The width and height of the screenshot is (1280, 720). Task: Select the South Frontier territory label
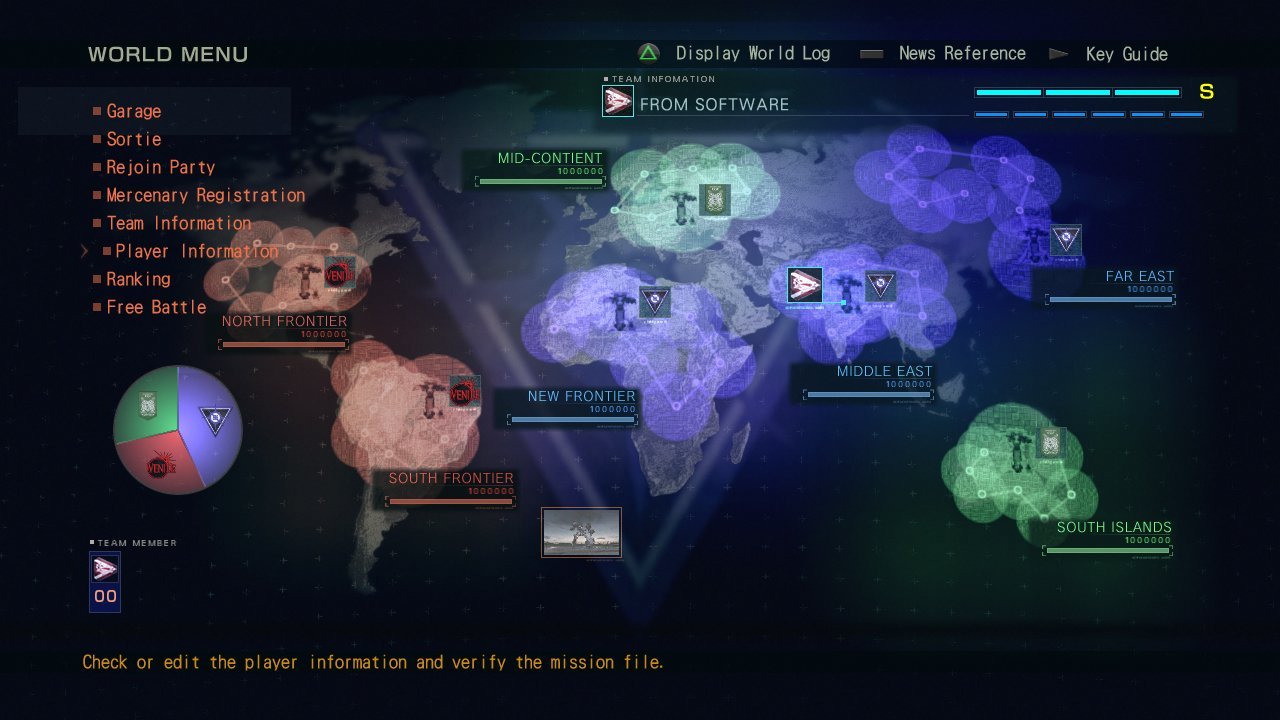tap(450, 478)
